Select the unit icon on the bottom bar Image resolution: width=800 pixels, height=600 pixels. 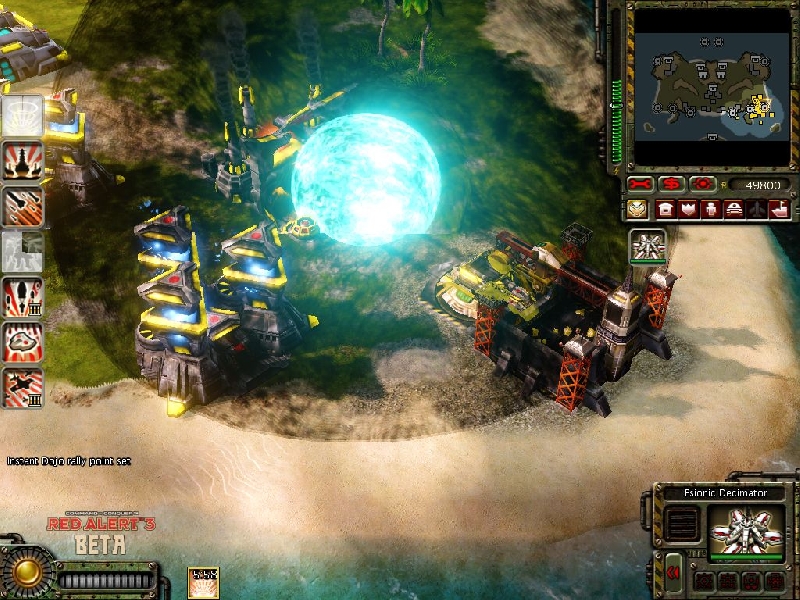point(203,582)
